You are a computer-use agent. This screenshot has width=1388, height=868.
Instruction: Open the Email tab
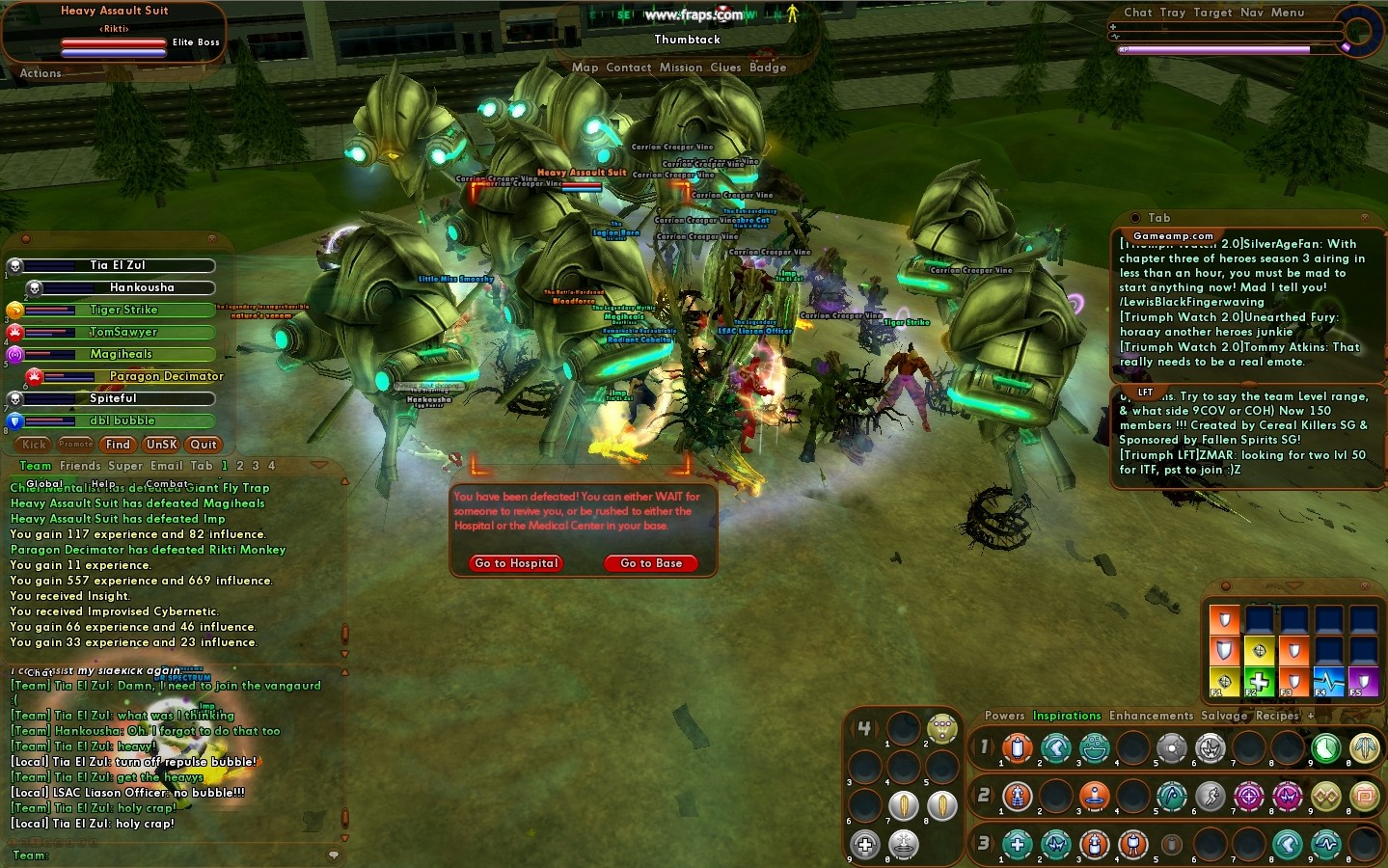tap(166, 466)
